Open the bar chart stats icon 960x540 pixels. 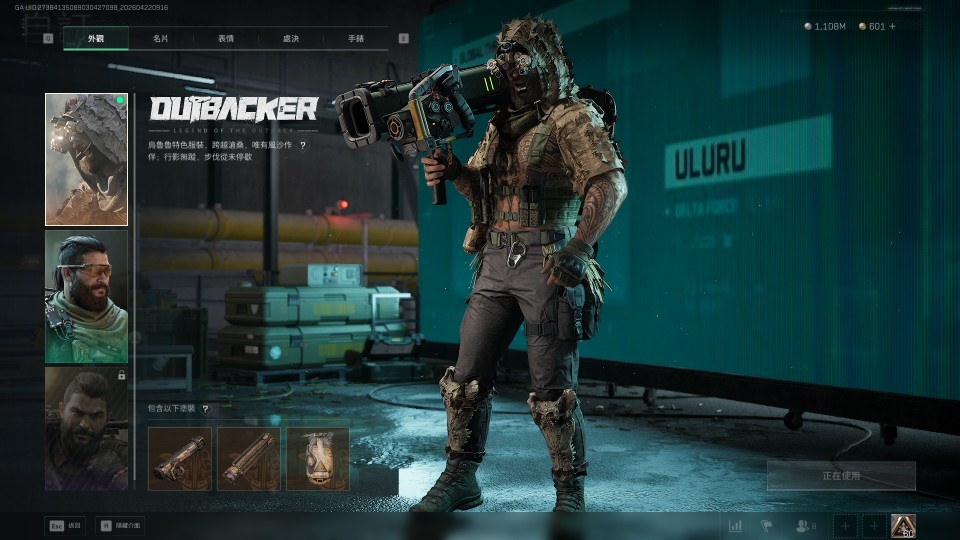[x=736, y=526]
